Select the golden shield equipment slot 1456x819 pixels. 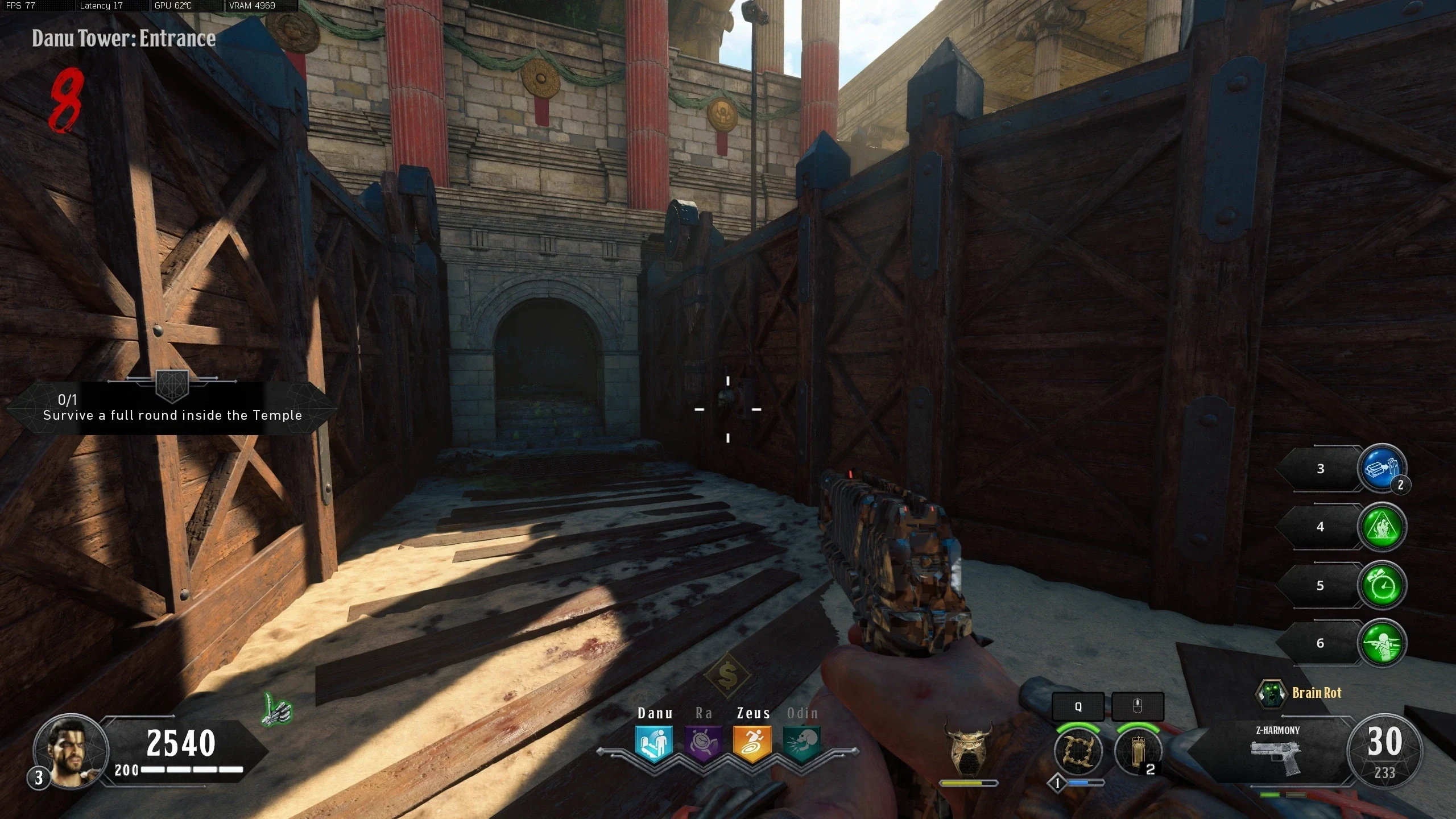click(x=1137, y=751)
